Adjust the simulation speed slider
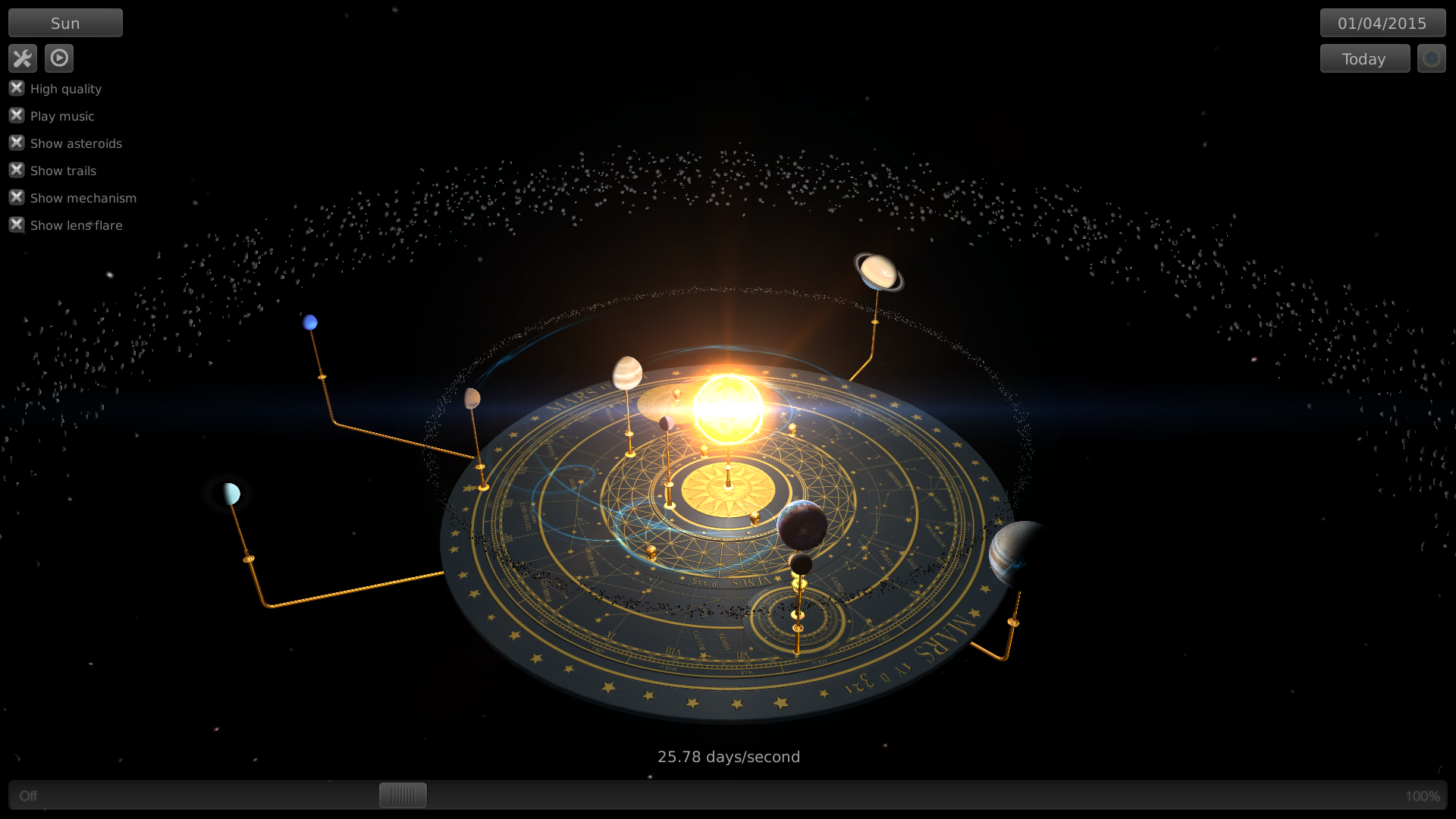This screenshot has height=819, width=1456. (x=402, y=795)
